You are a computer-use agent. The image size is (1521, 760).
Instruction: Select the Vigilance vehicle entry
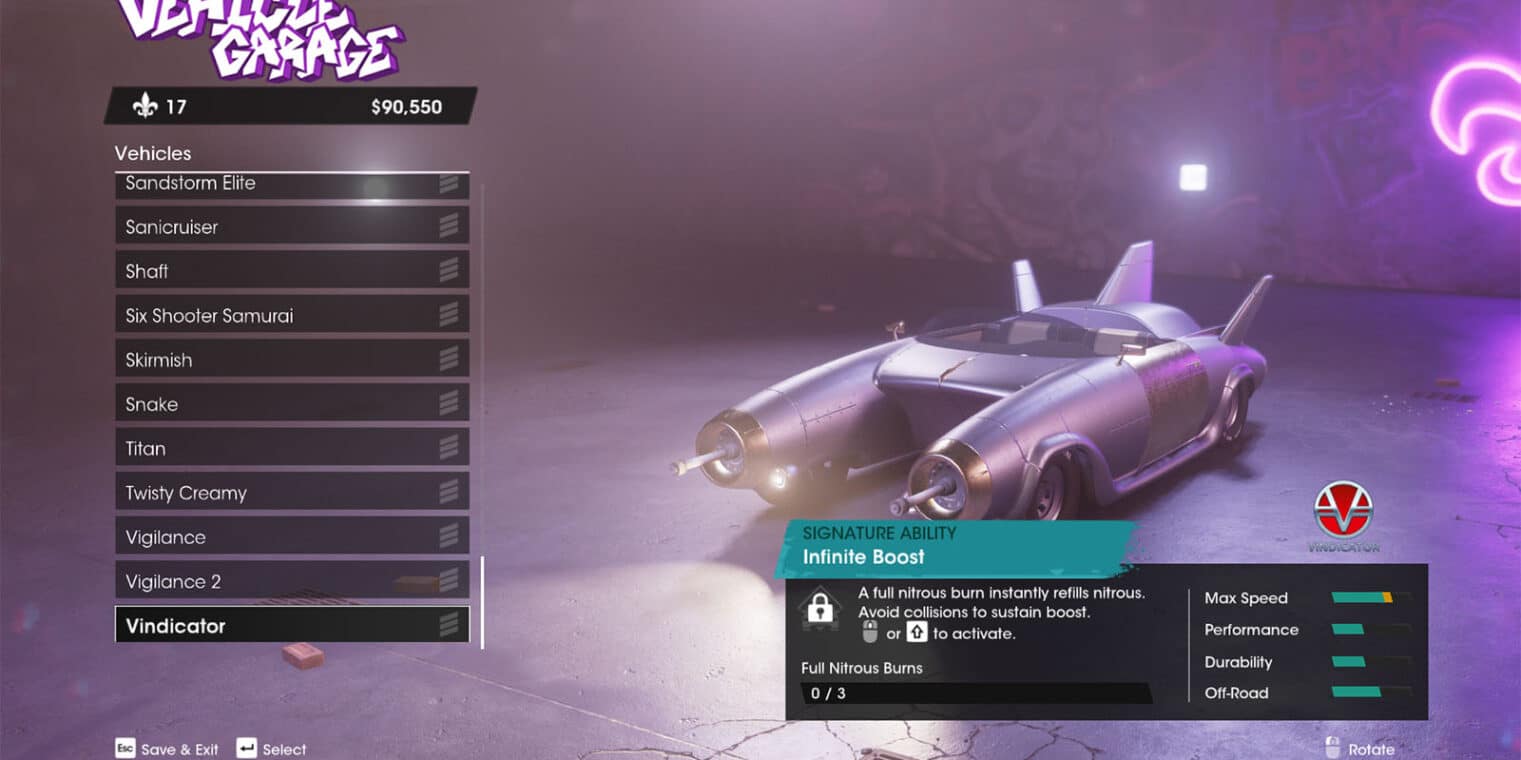pyautogui.click(x=290, y=537)
